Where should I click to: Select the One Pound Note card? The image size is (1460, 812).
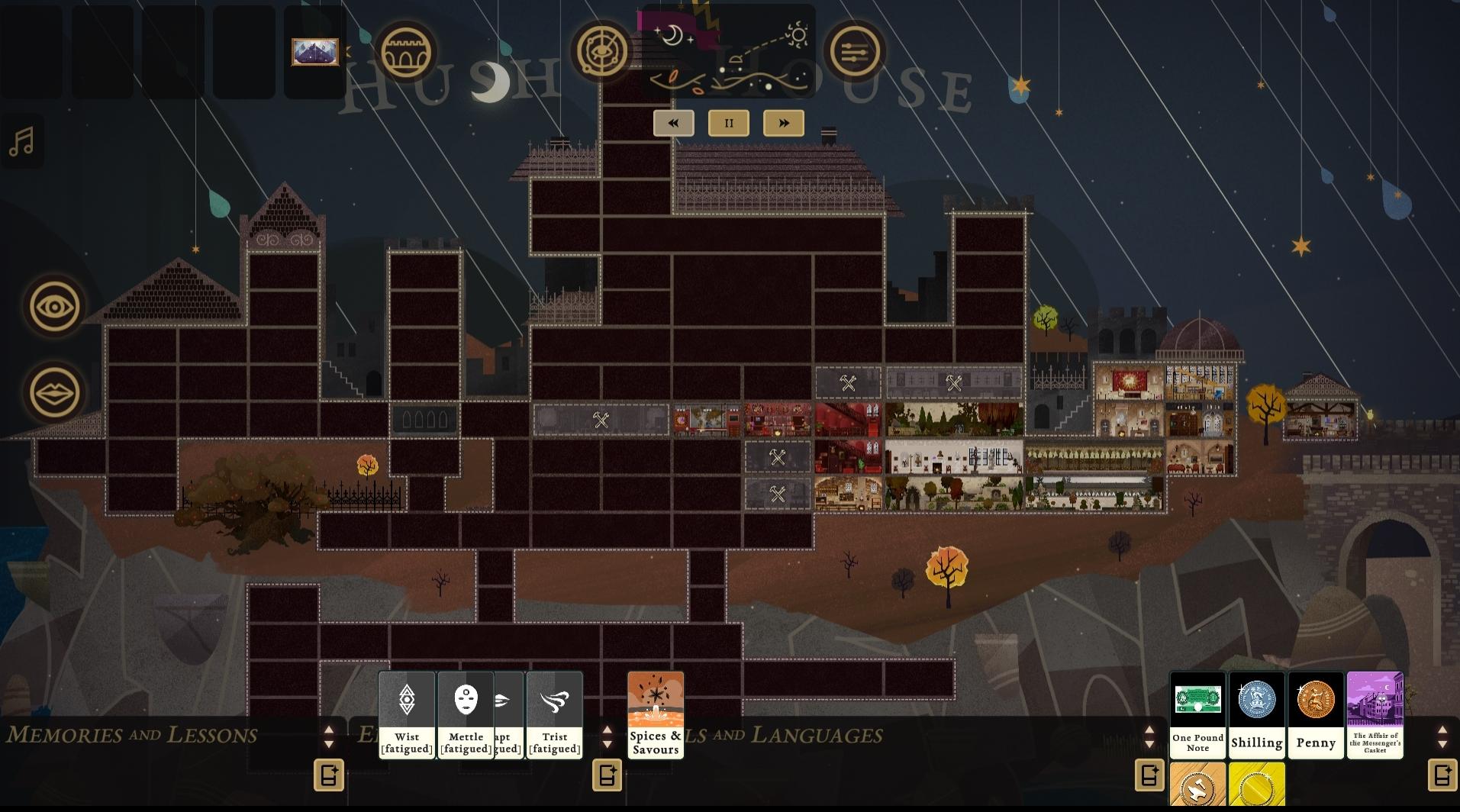click(1197, 714)
